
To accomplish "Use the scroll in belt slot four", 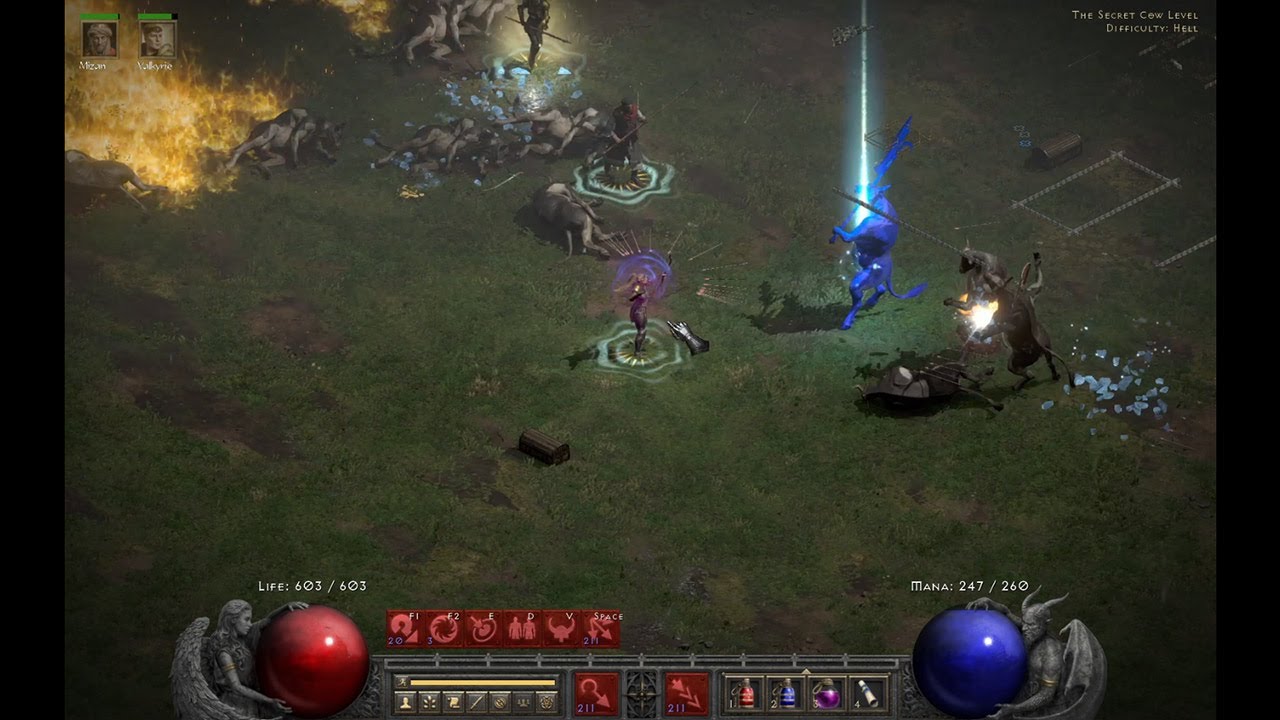I will 868,693.
